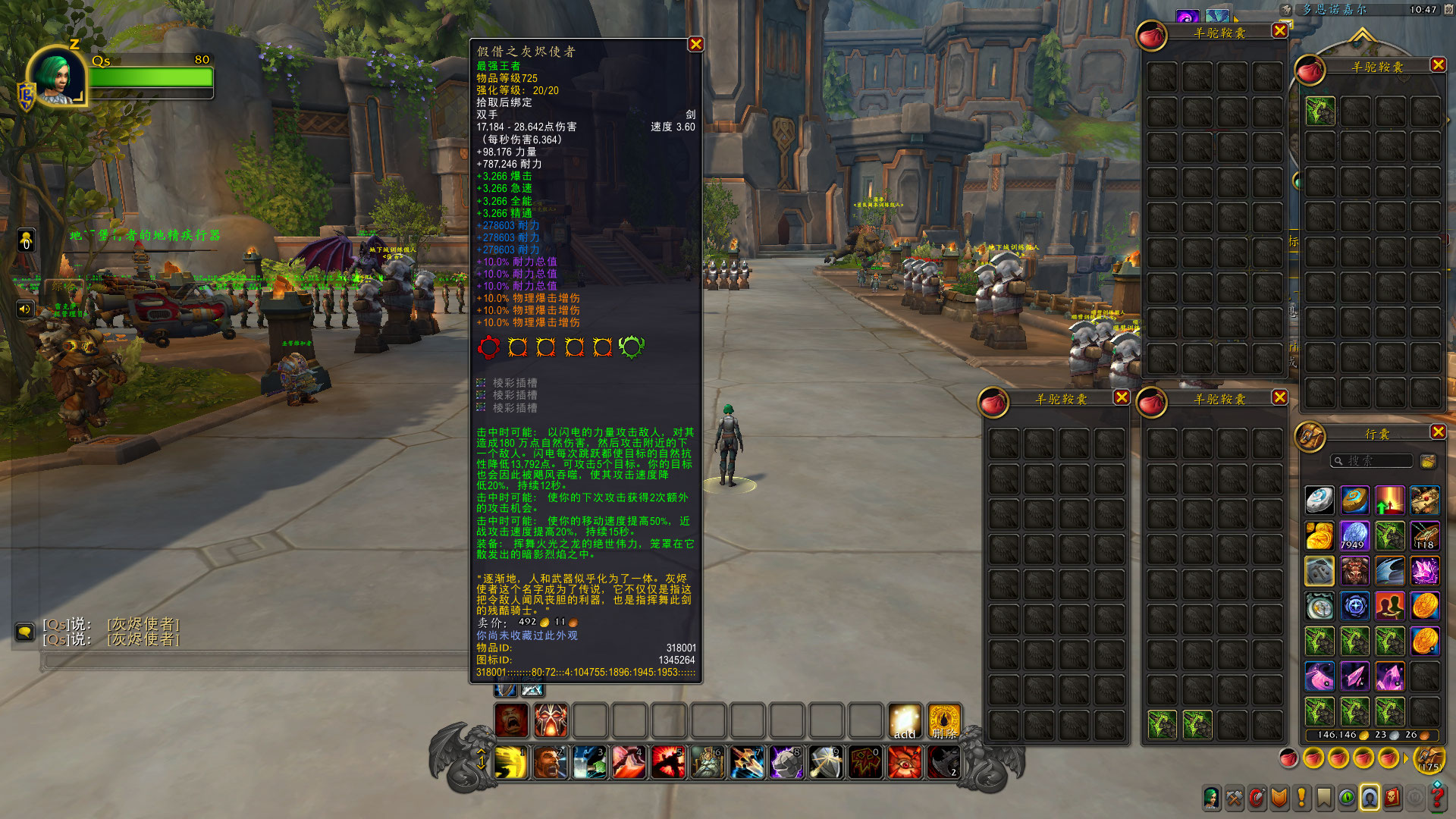Close the 假借之灰烬使者 item tooltip
Screen dimensions: 1456x819
(x=695, y=45)
